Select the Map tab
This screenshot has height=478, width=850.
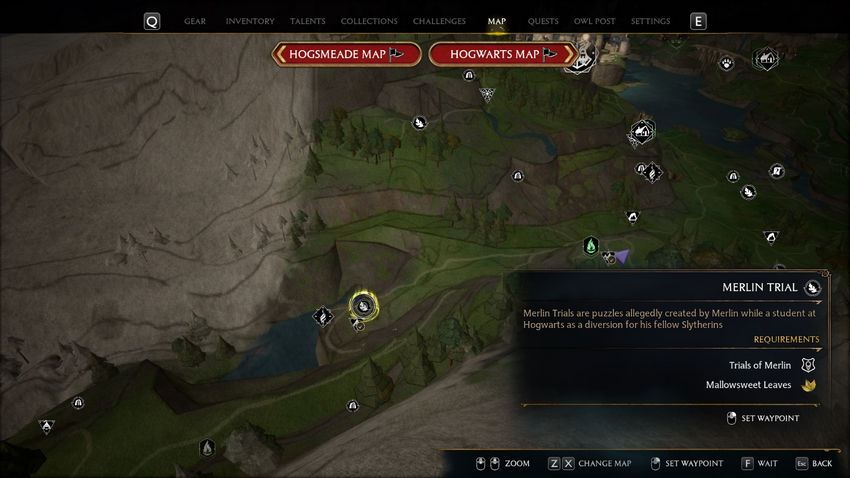(497, 21)
